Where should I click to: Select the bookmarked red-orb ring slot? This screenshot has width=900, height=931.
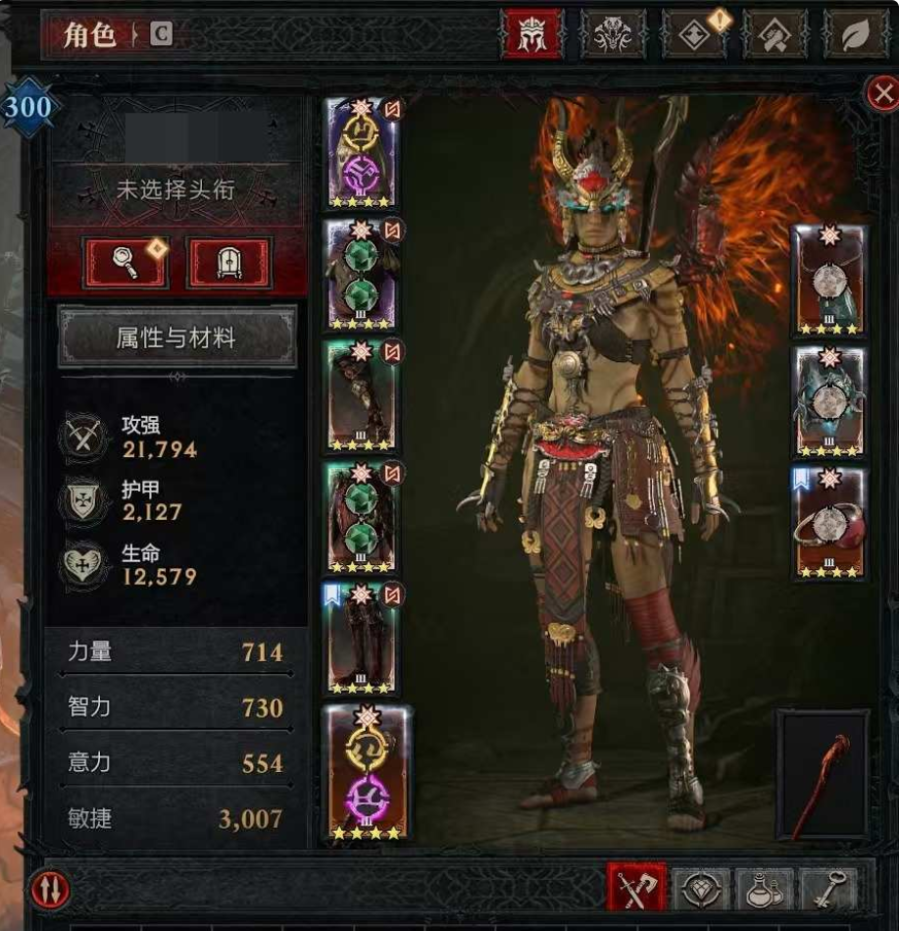(829, 524)
